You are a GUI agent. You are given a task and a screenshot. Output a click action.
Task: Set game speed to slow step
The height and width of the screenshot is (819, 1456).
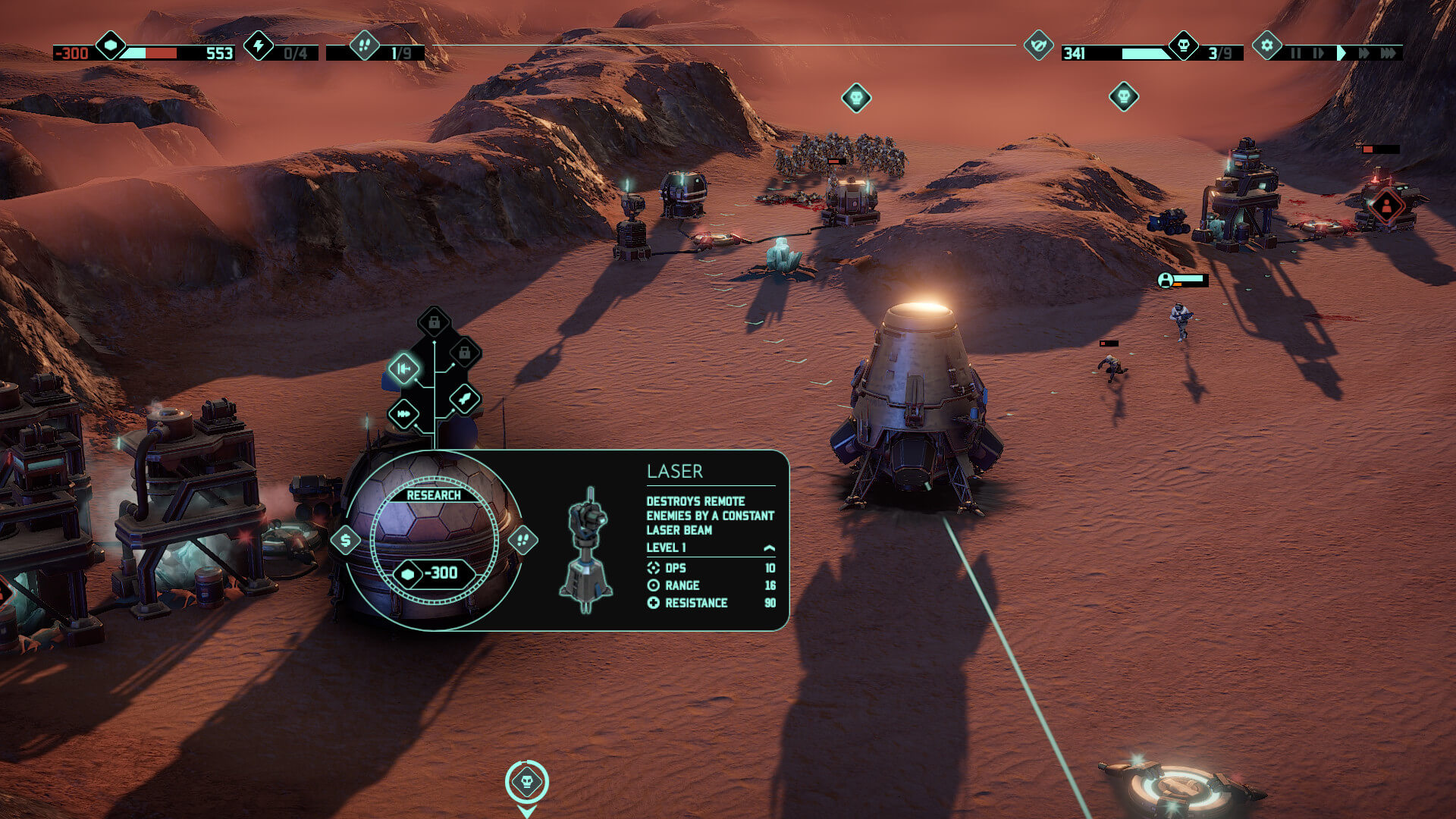[1318, 53]
